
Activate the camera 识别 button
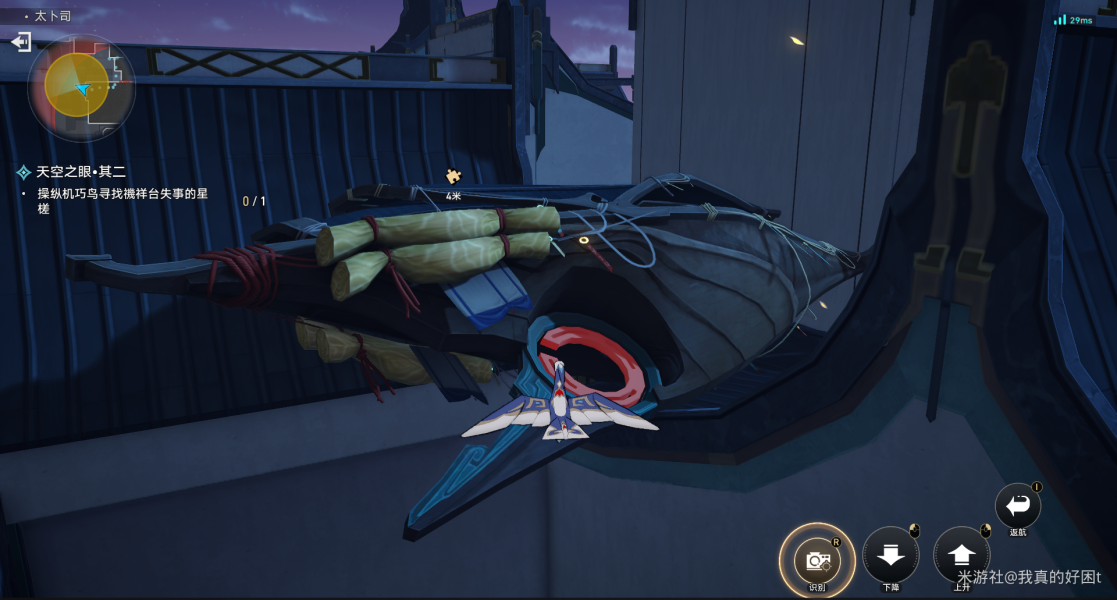point(816,559)
